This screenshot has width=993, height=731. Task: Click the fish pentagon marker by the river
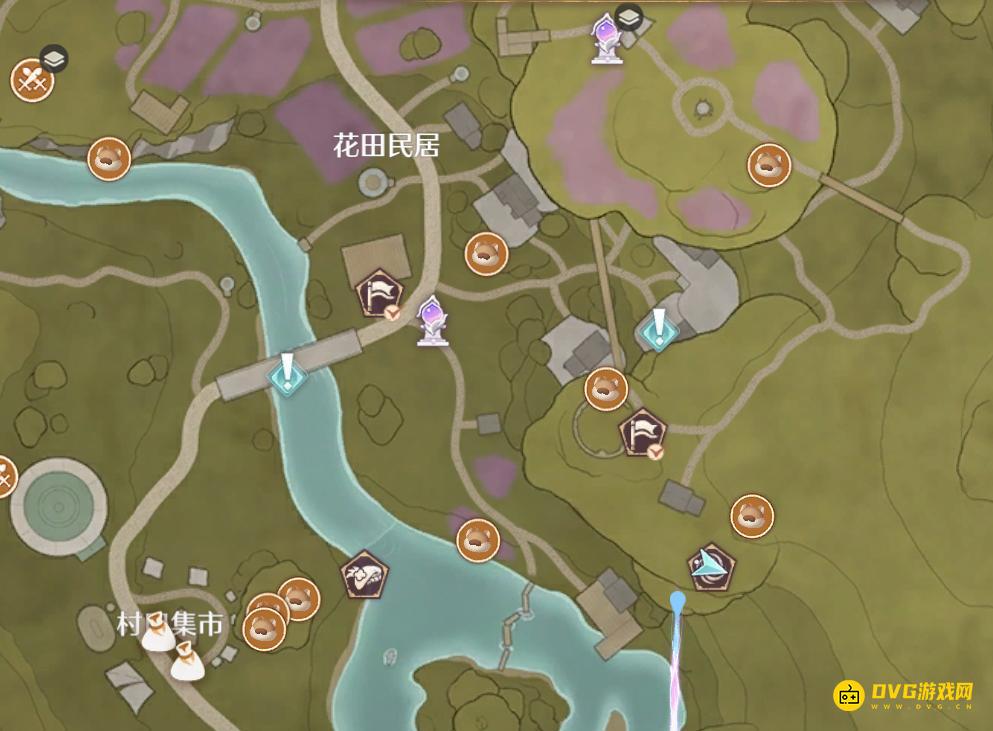click(364, 575)
